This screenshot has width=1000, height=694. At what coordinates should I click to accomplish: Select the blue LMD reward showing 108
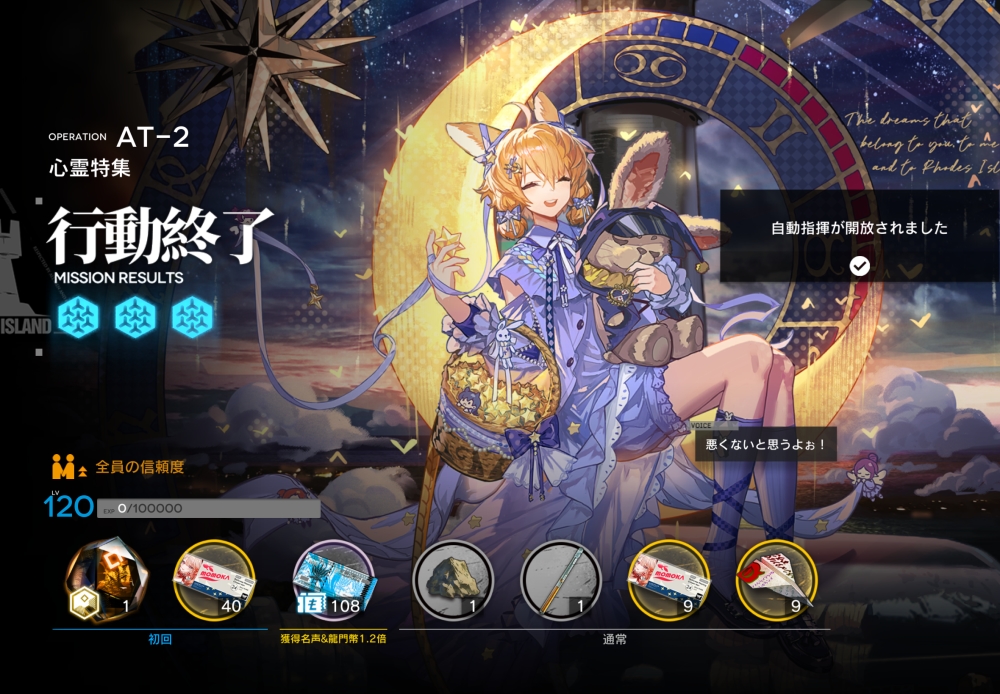333,580
